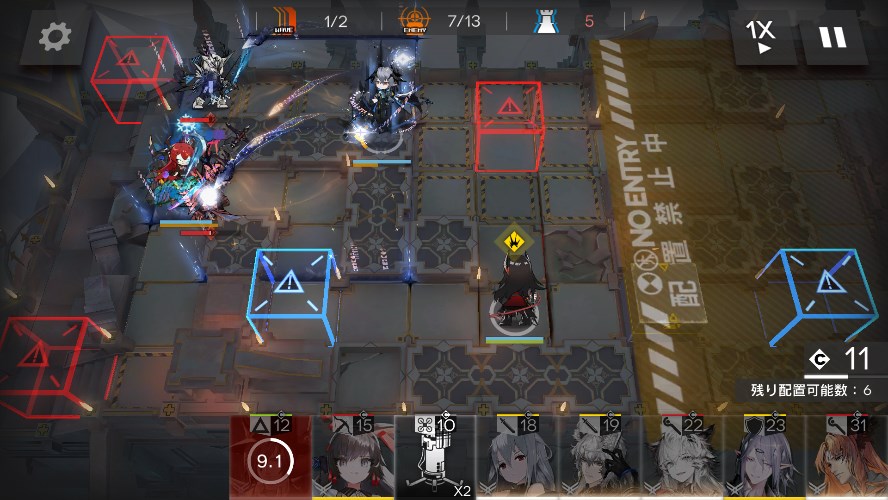Pick the cost 31 operator card
888x500 pixels.
point(845,459)
